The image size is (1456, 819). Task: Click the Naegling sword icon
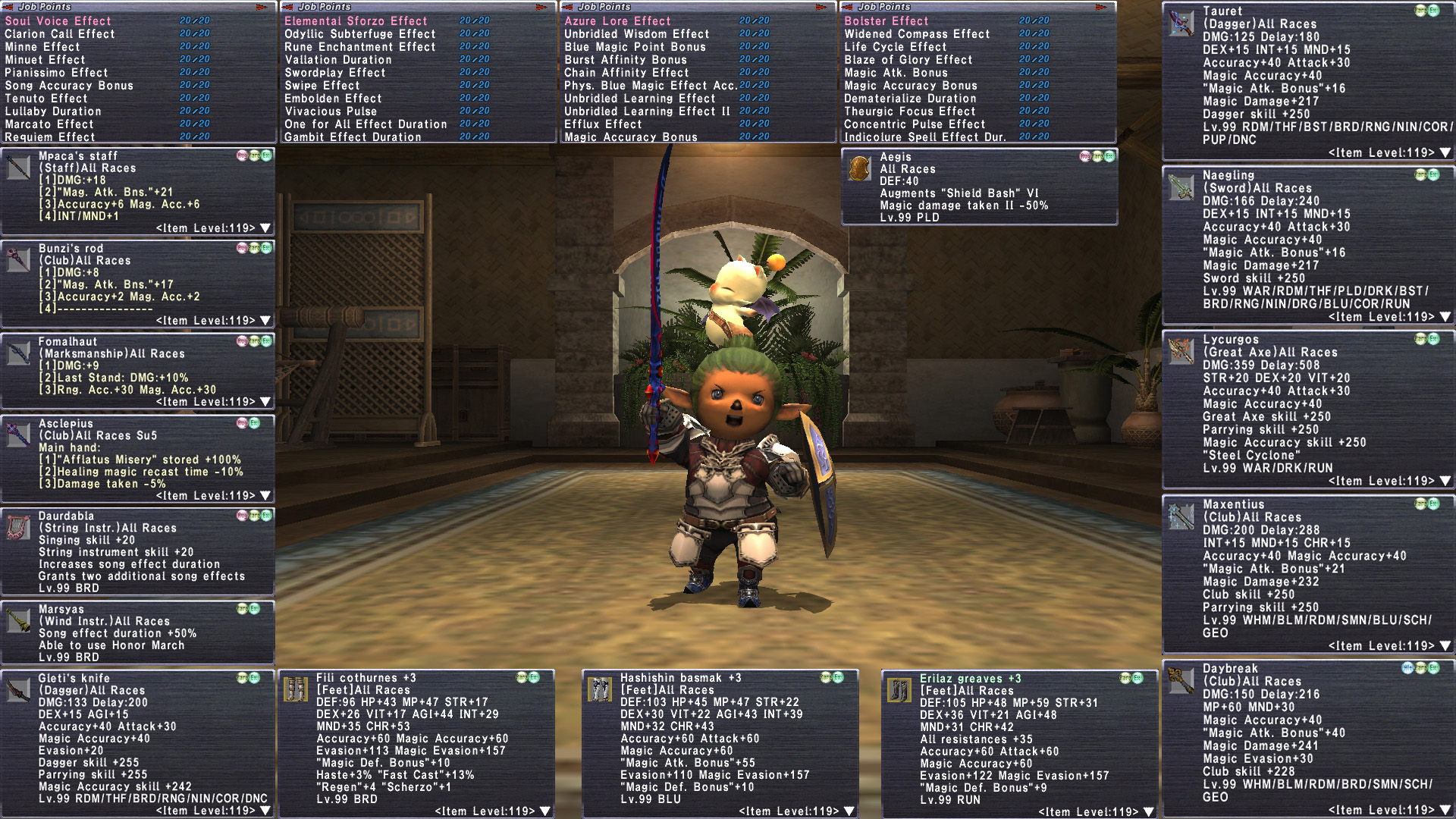coord(1181,187)
